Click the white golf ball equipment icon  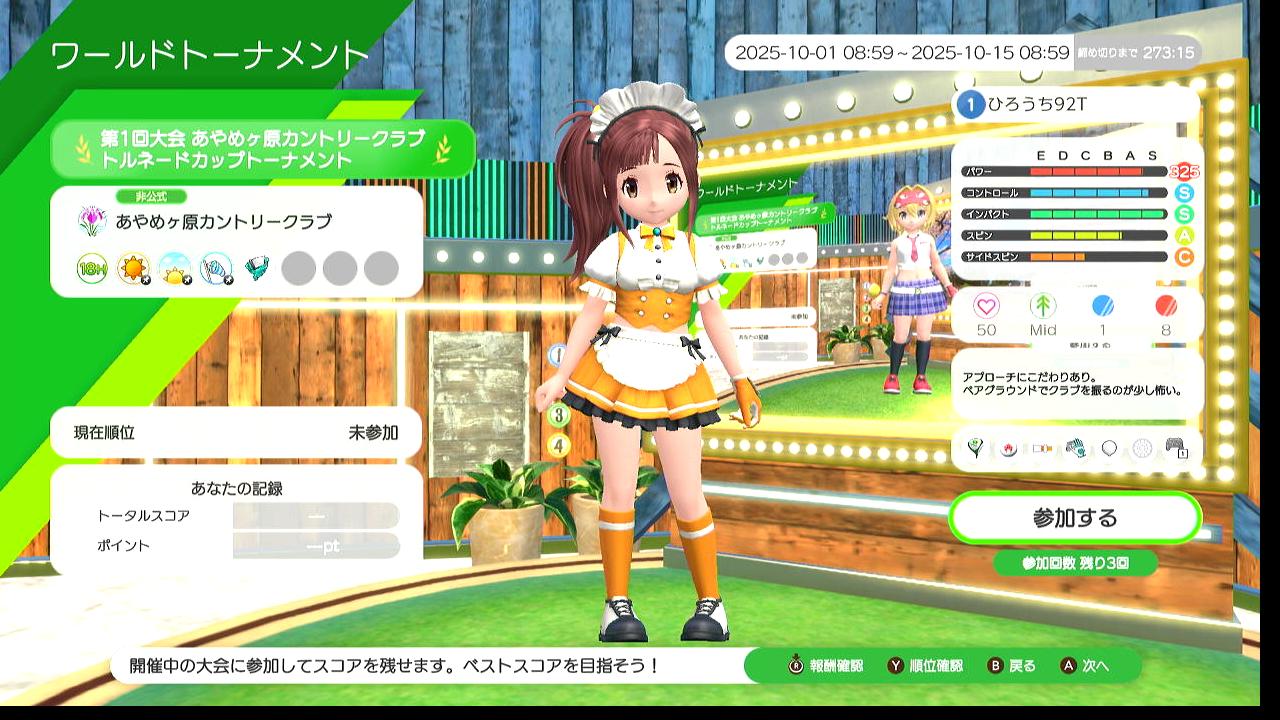click(1142, 448)
